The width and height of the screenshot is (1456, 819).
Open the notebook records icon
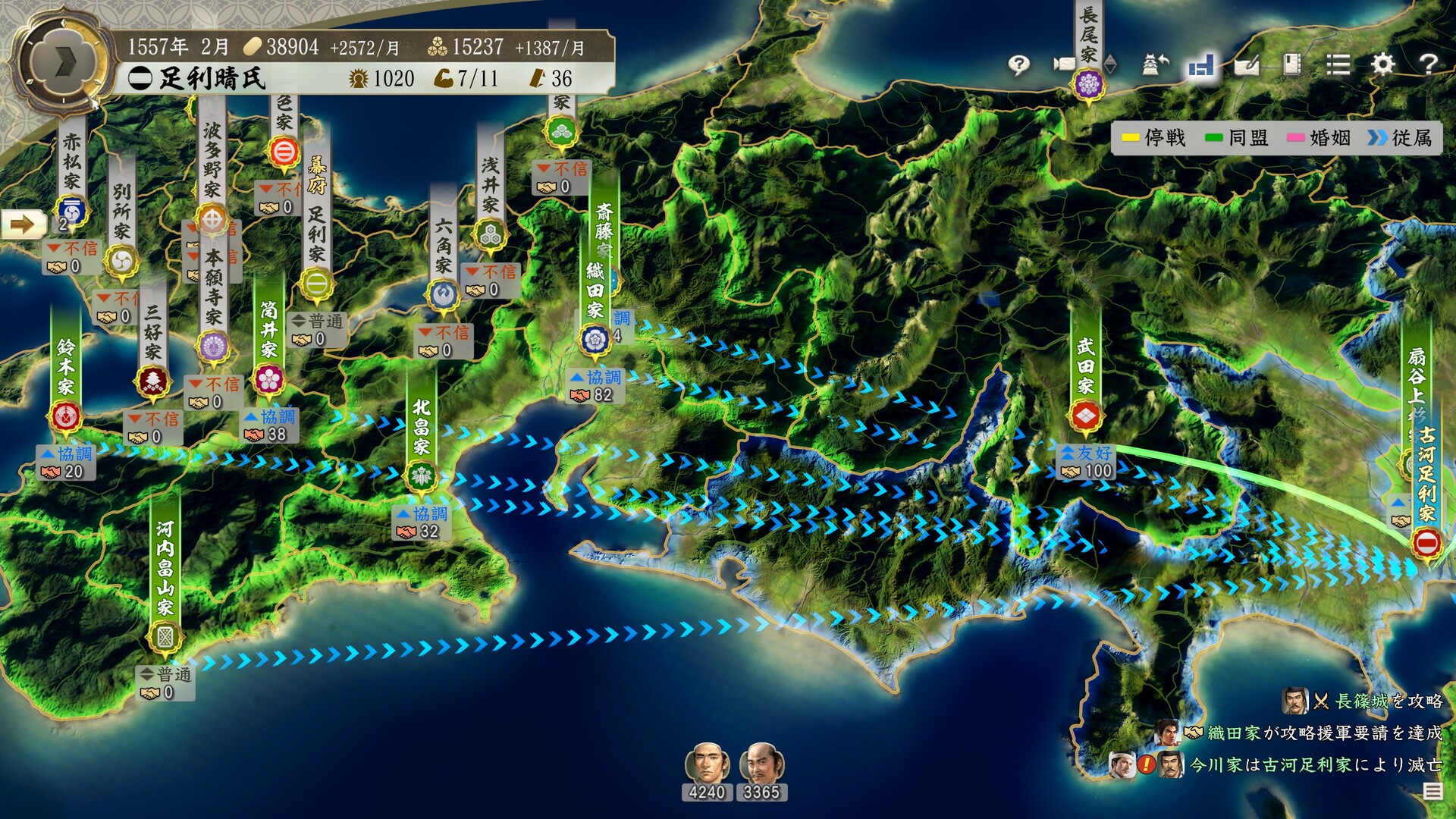coord(1292,64)
